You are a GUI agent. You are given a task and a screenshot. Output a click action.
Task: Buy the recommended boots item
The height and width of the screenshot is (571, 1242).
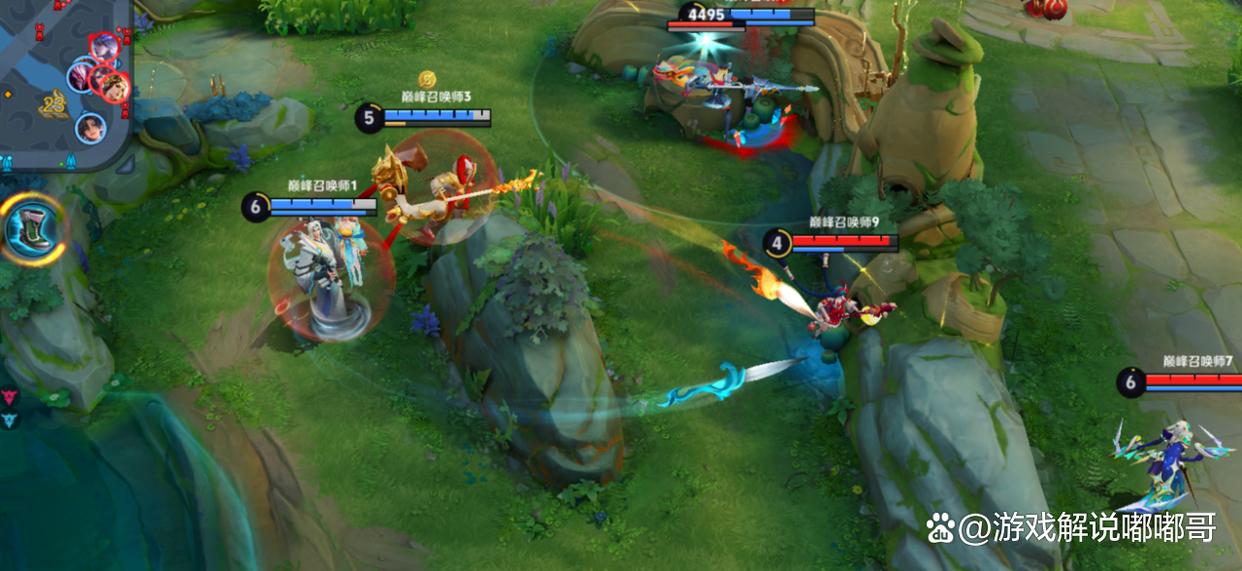(x=31, y=229)
